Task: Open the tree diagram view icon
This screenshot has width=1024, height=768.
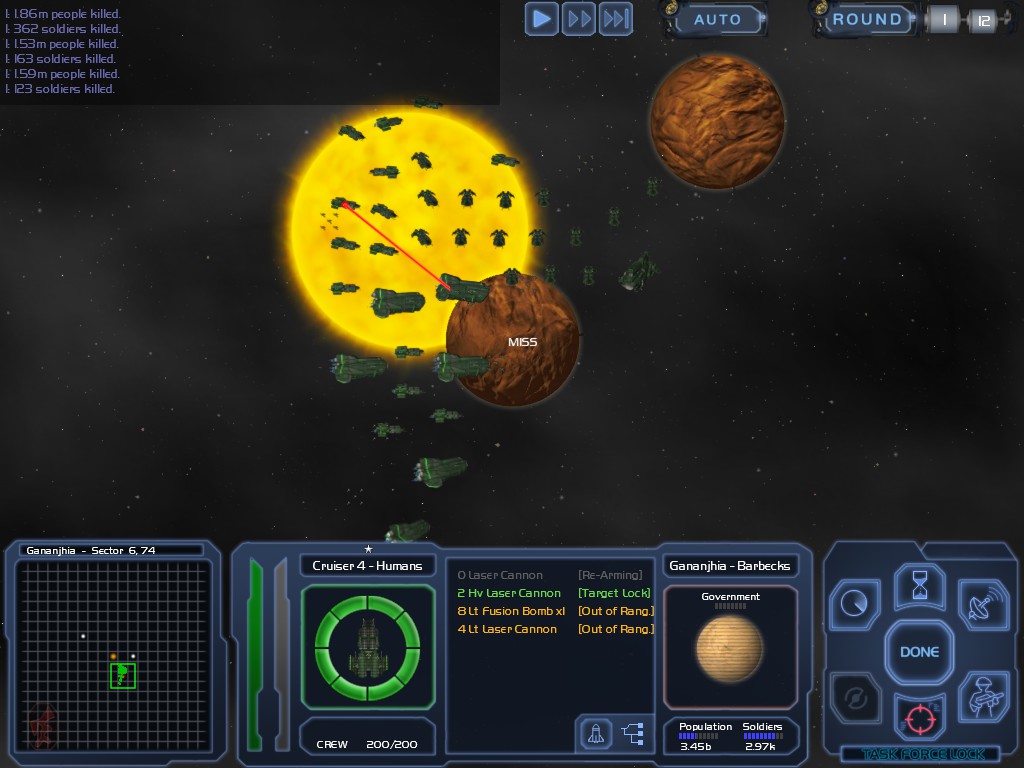Action: tap(633, 734)
